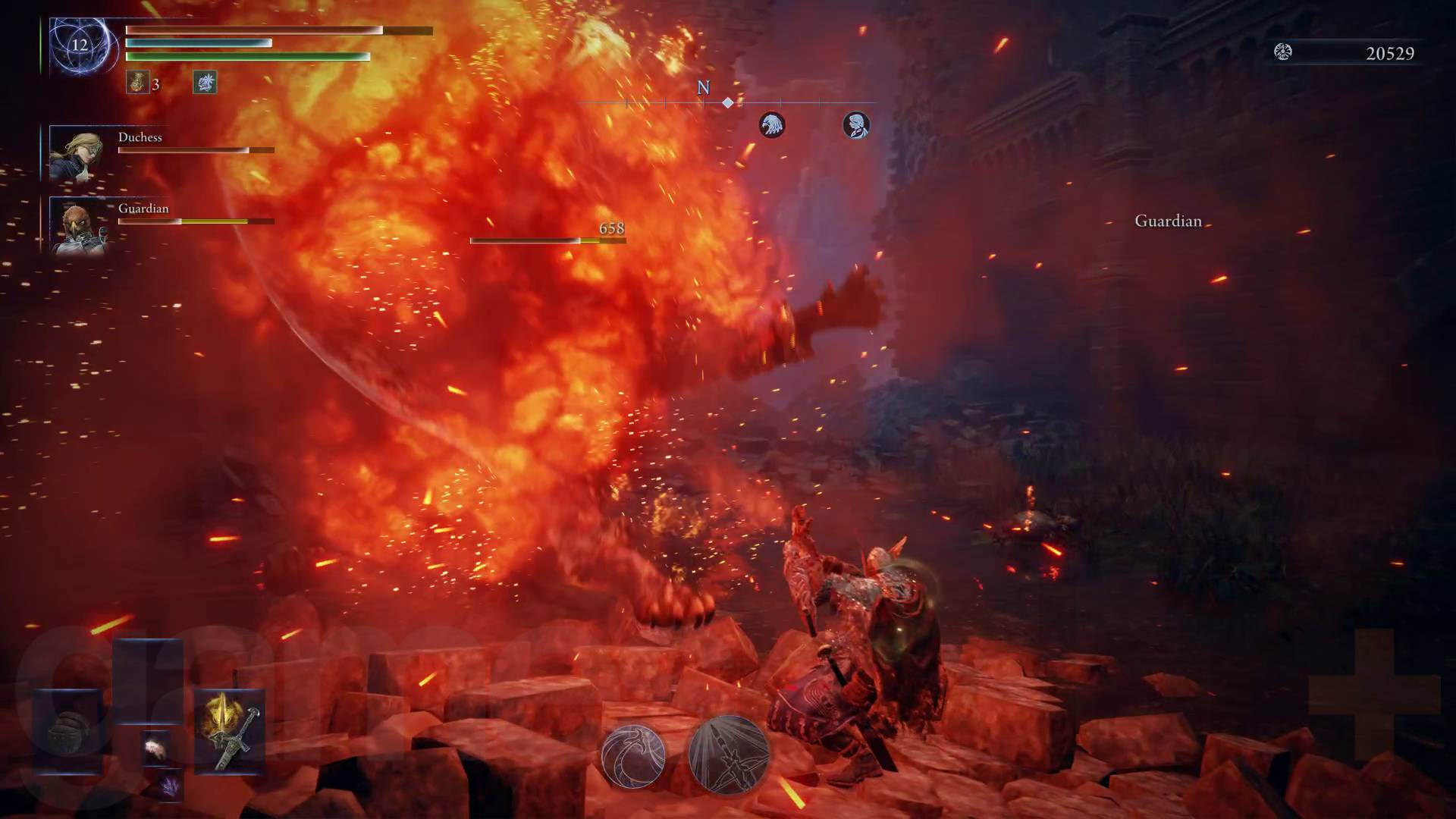The image size is (1456, 819).
Task: Select the Guardian hawk teammate portrait
Action: 77,225
